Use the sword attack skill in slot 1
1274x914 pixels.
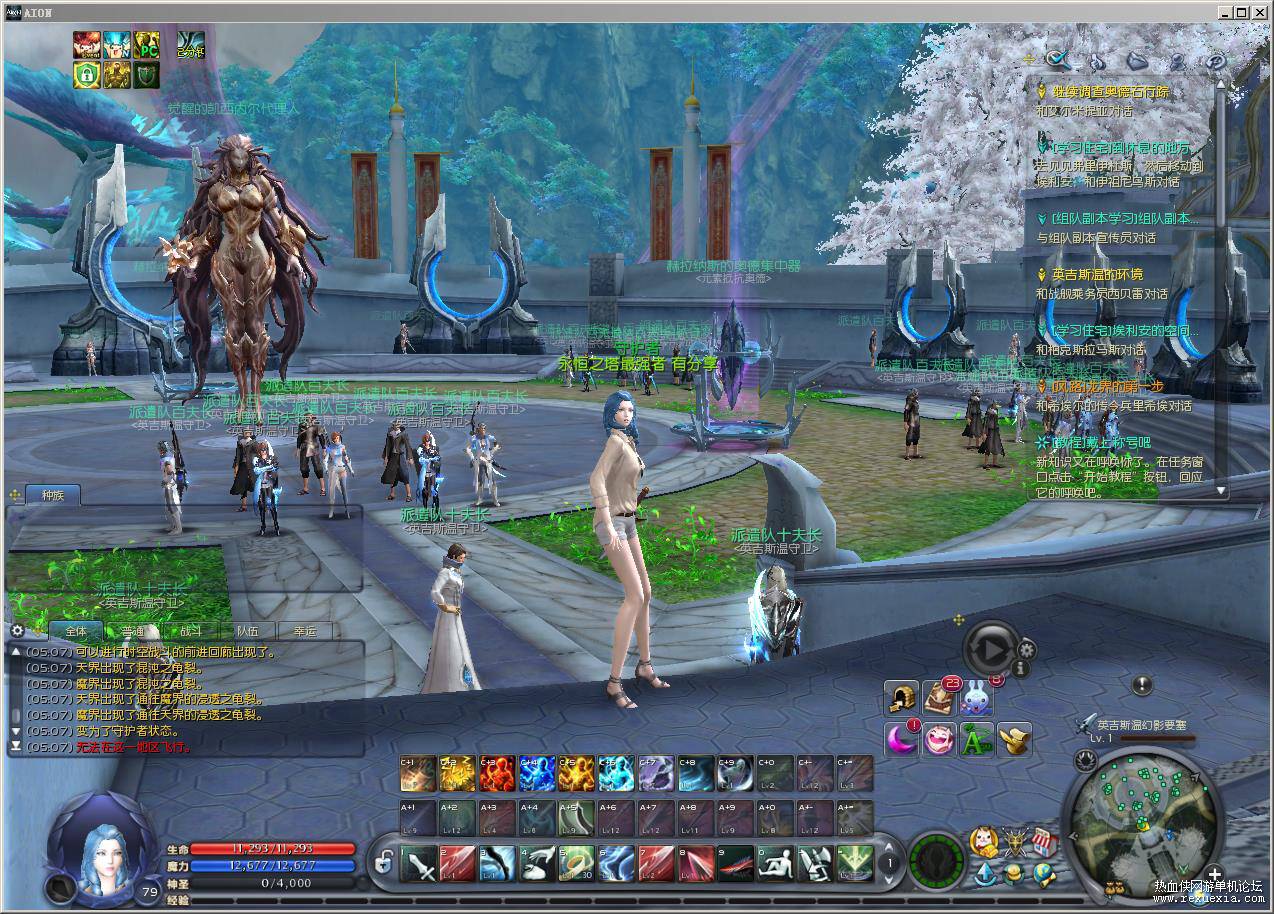click(x=418, y=863)
